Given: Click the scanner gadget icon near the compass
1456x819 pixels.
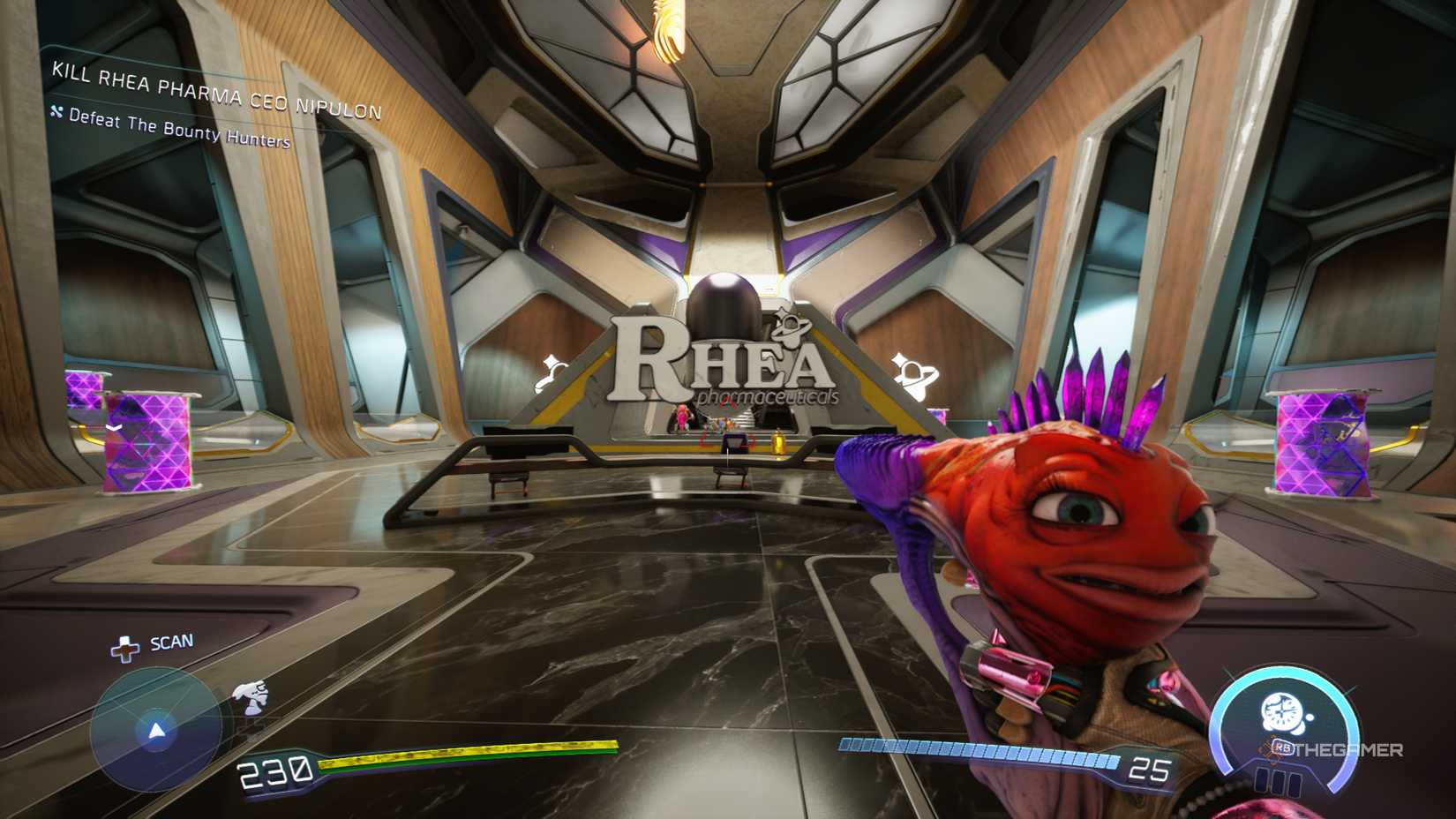Looking at the screenshot, I should (x=251, y=698).
